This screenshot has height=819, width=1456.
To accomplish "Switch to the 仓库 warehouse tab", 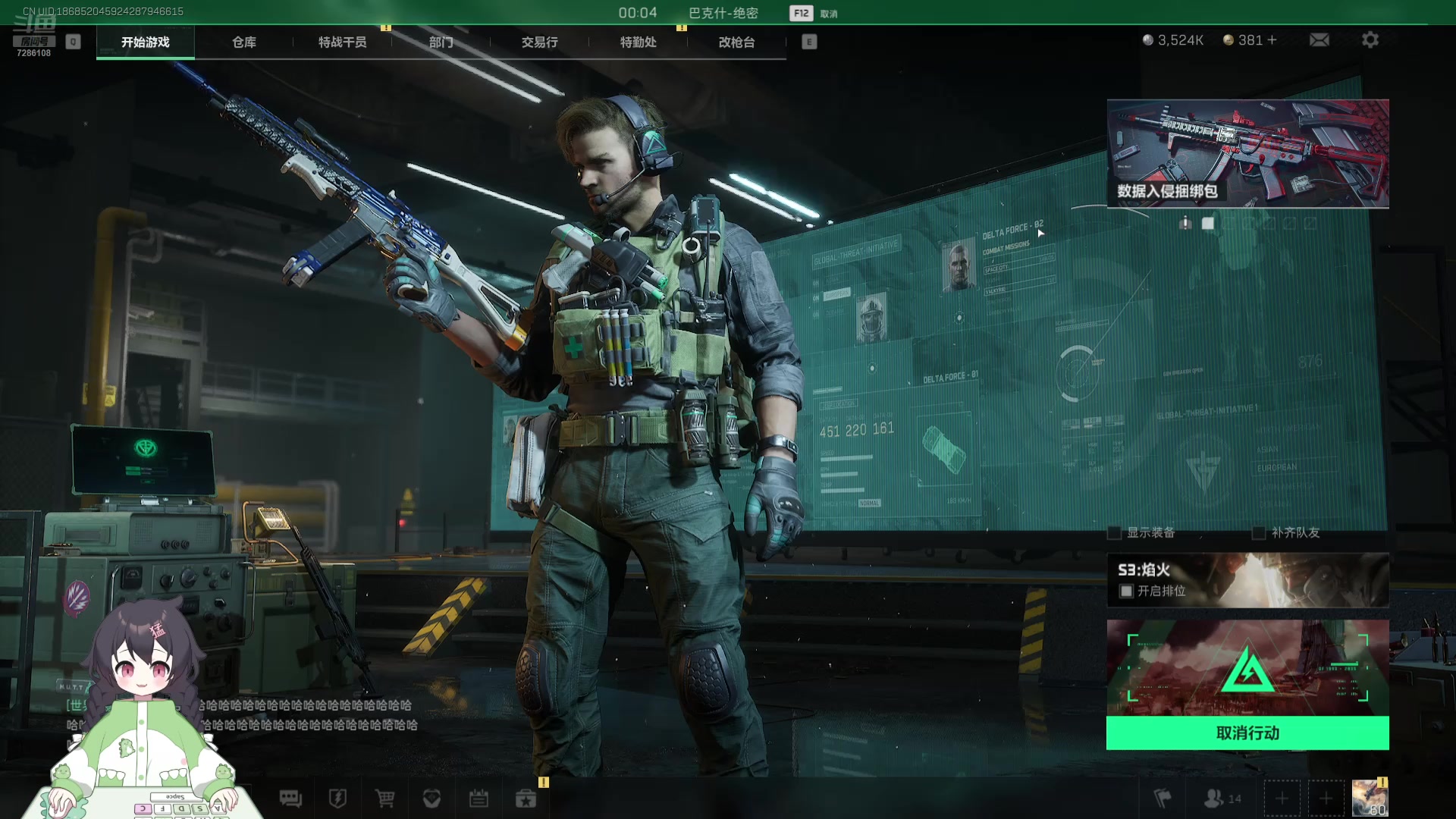I will coord(243,42).
